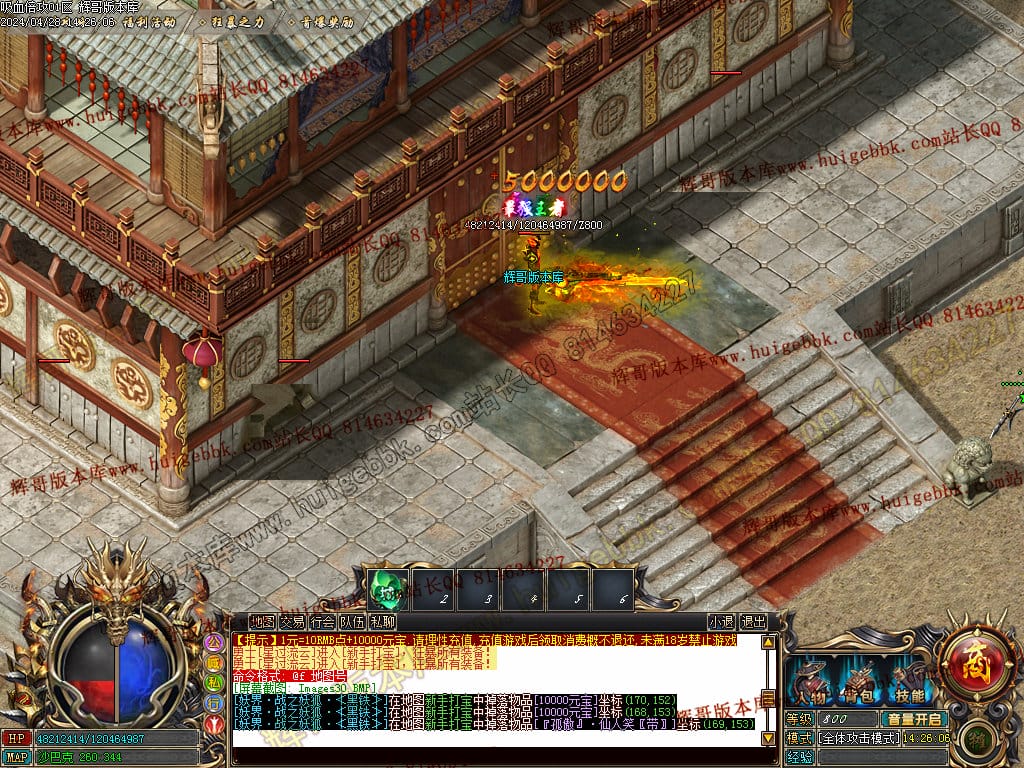This screenshot has width=1024, height=768.
Task: Click the 小退 return-to-character-select button
Action: point(720,621)
